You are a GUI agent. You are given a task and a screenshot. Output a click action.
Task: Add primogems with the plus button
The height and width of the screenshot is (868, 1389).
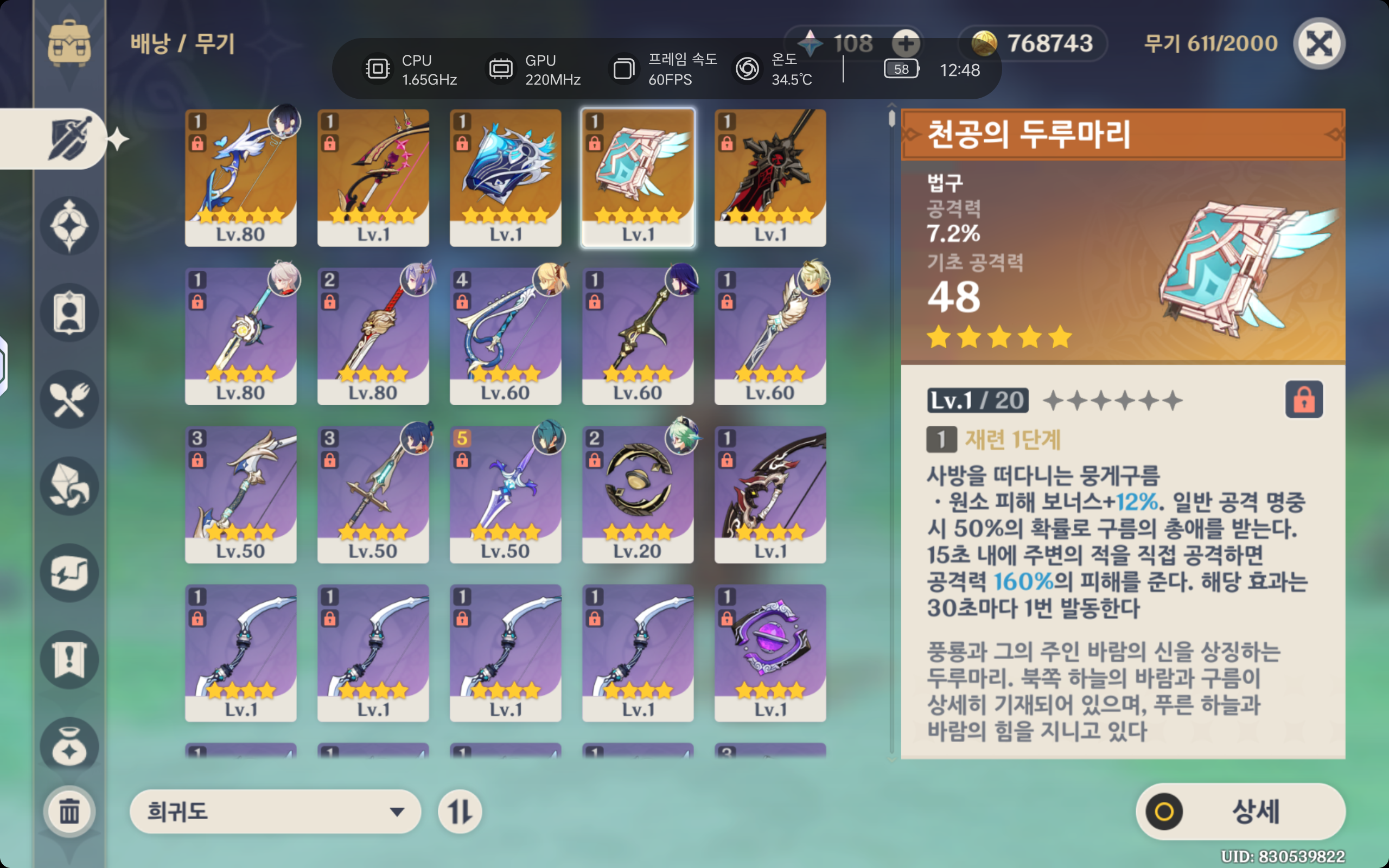[x=906, y=43]
